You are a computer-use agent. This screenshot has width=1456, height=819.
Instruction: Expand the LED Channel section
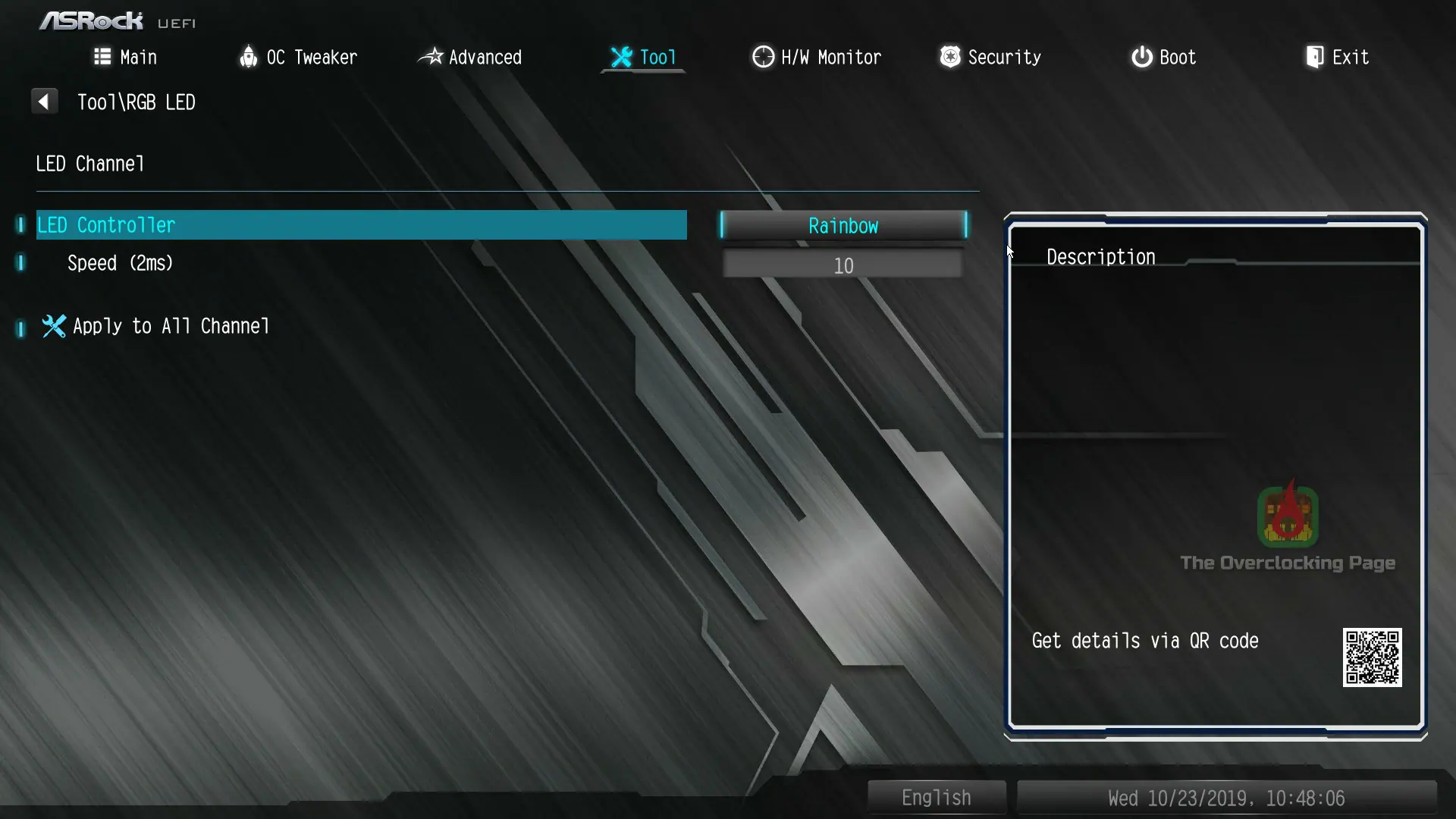click(x=89, y=163)
